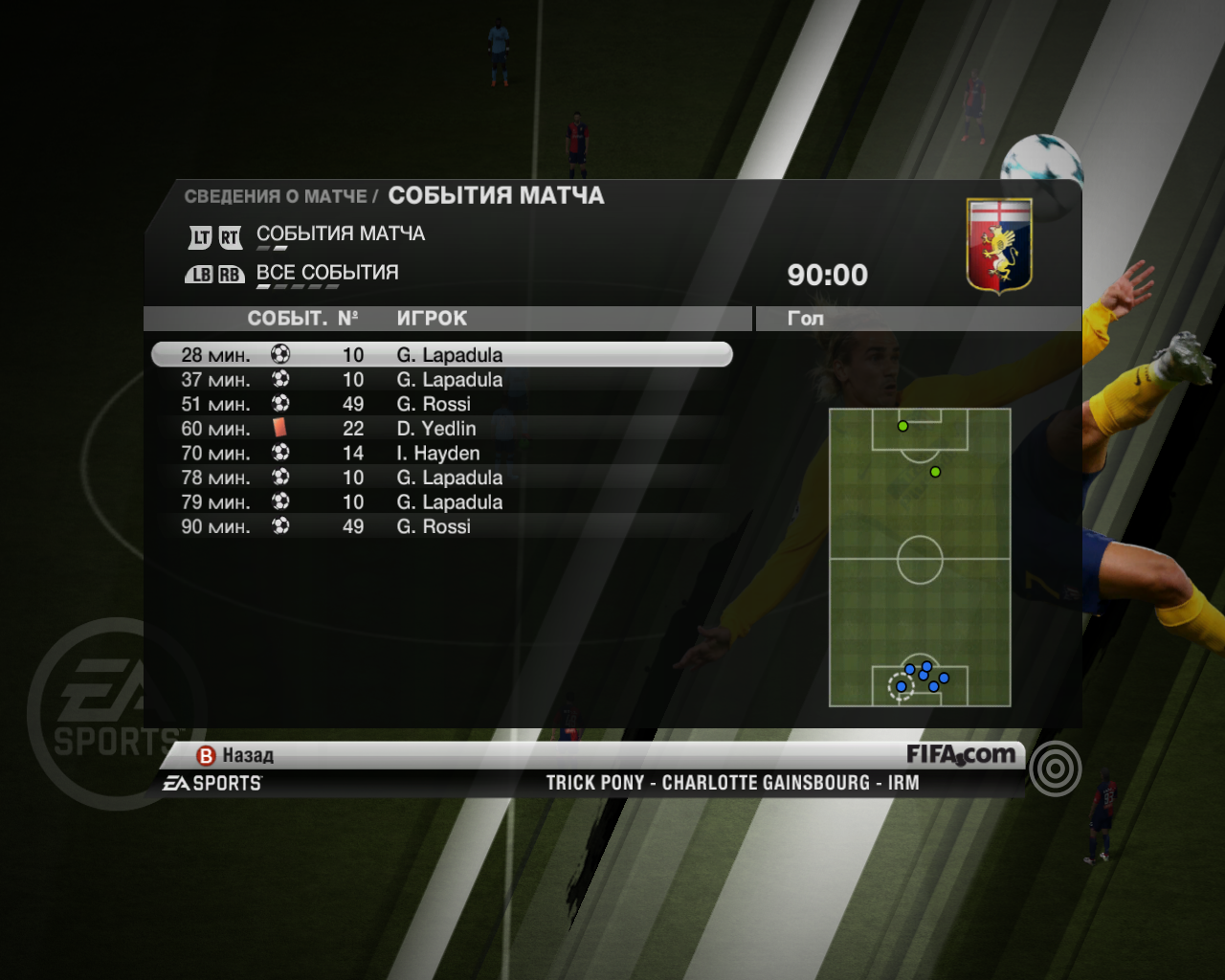
Task: Go back with the Назад button
Action: point(235,756)
